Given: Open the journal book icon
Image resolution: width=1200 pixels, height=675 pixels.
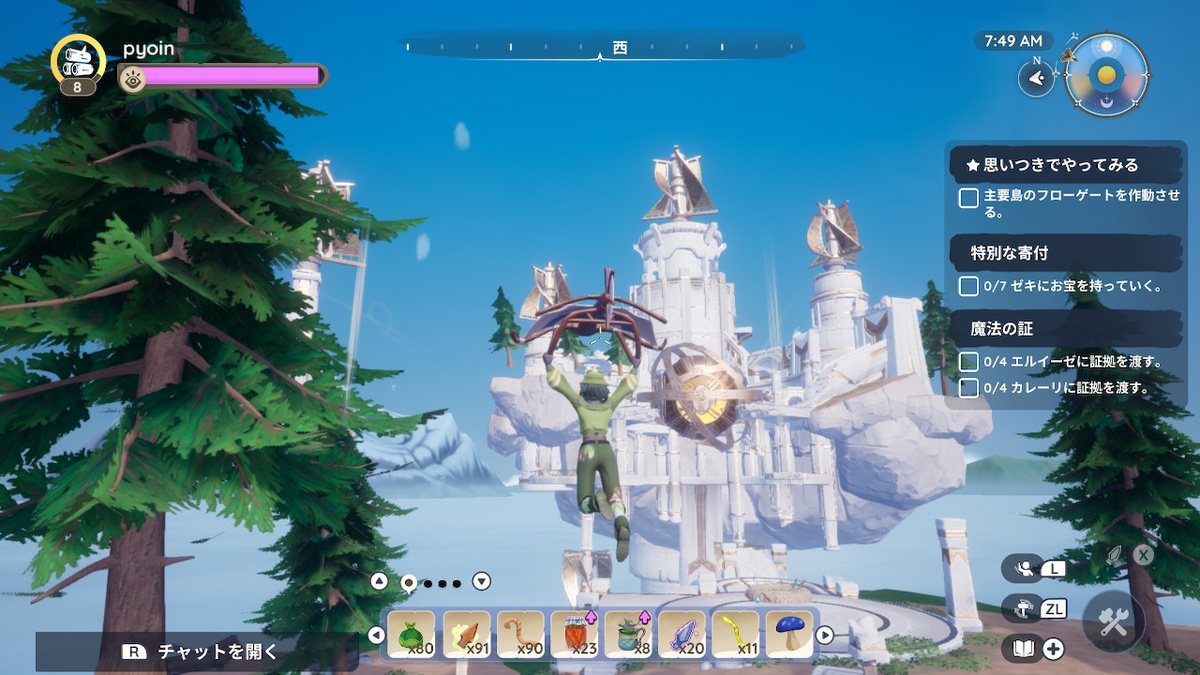Looking at the screenshot, I should tap(1023, 649).
